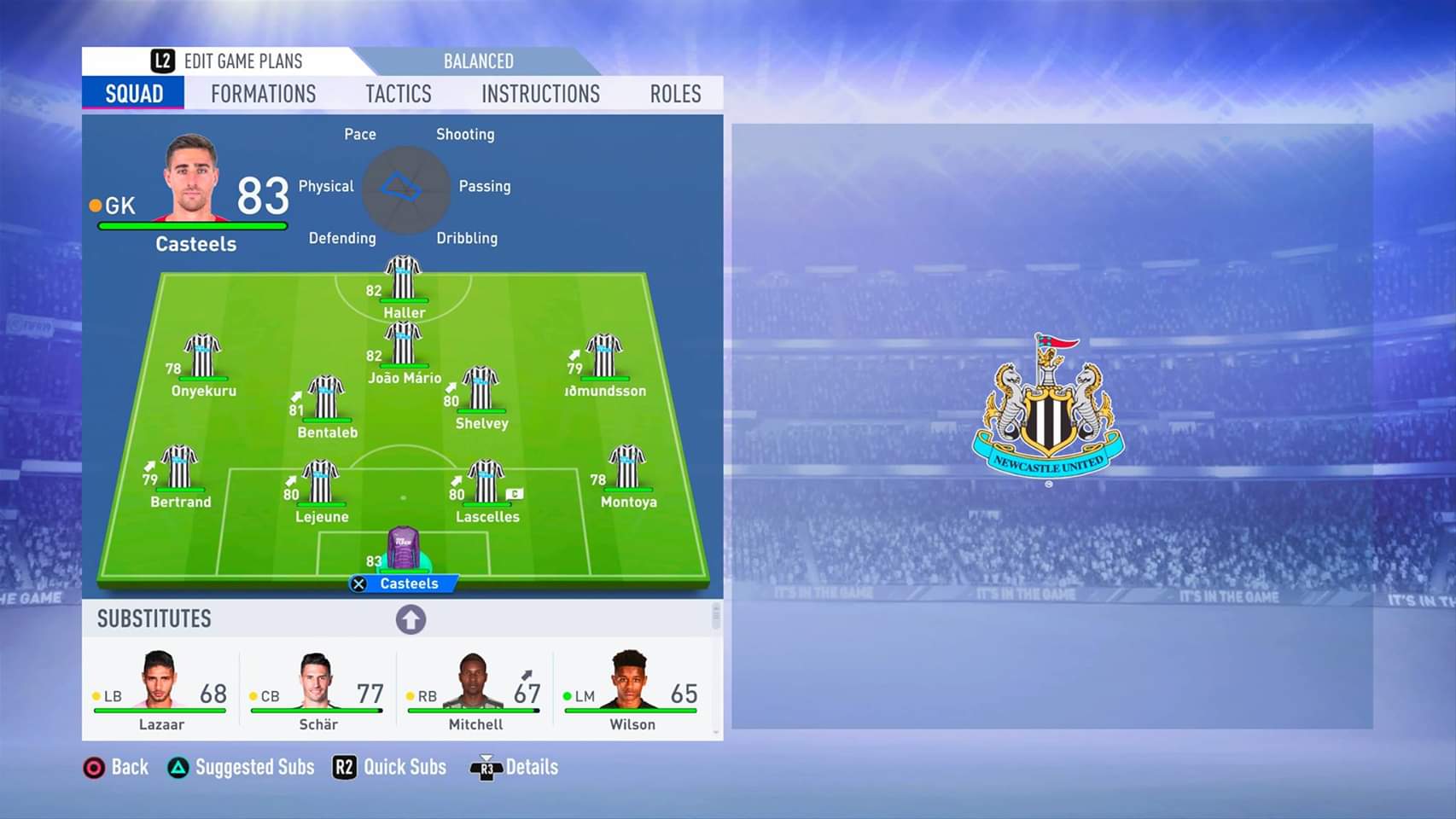The width and height of the screenshot is (1456, 819).
Task: Select right back Montoya
Action: pyautogui.click(x=627, y=470)
